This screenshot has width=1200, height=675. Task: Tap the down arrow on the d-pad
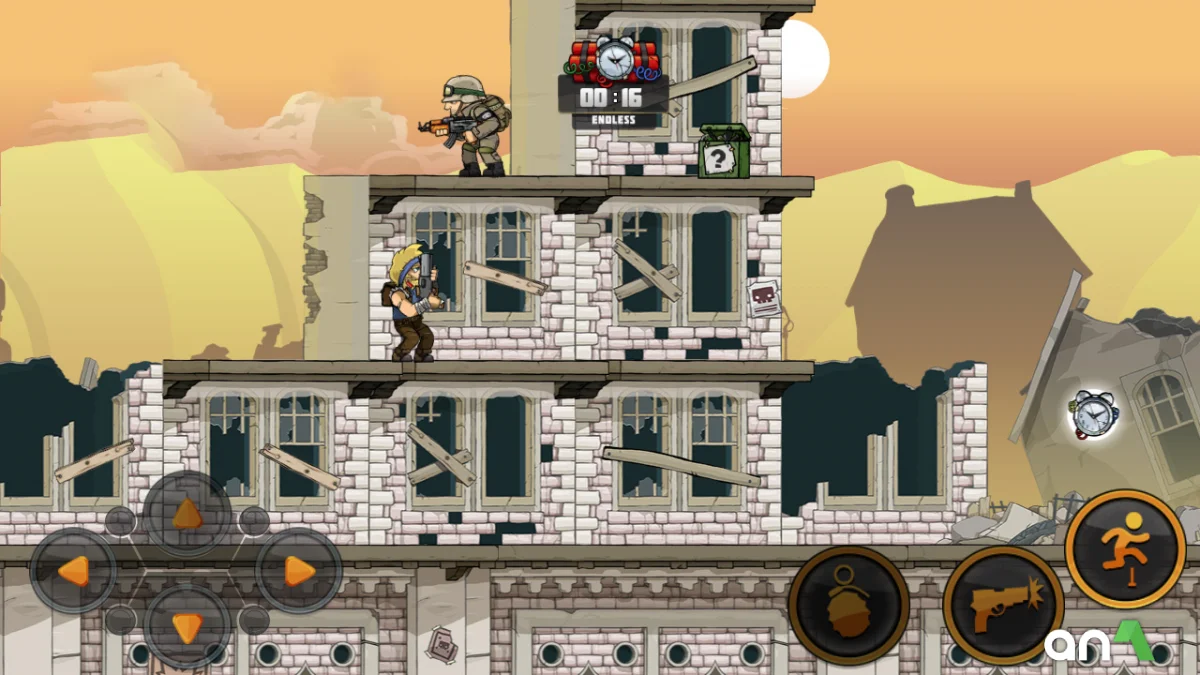(x=187, y=627)
